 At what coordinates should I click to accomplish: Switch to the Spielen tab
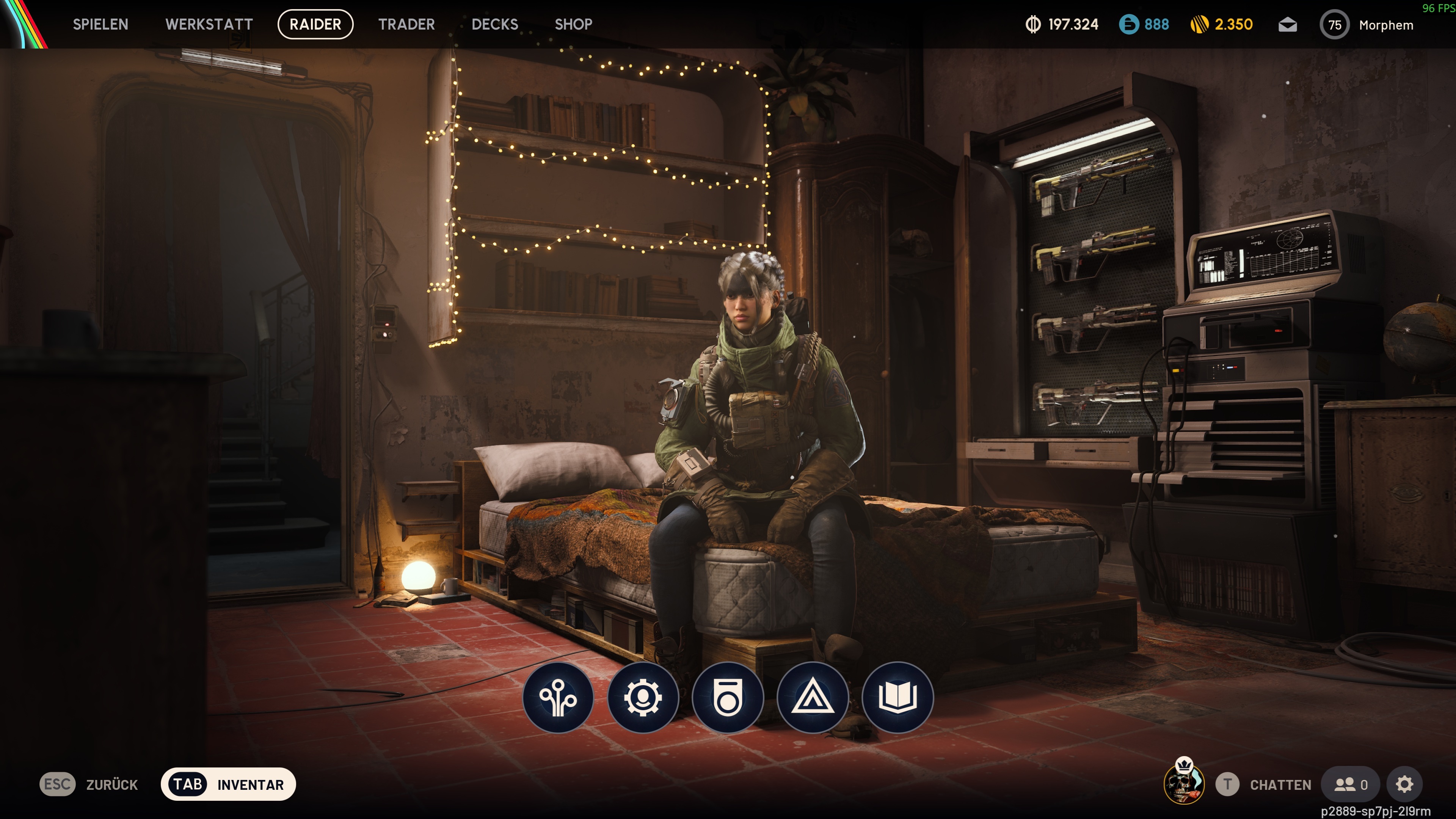click(x=100, y=24)
